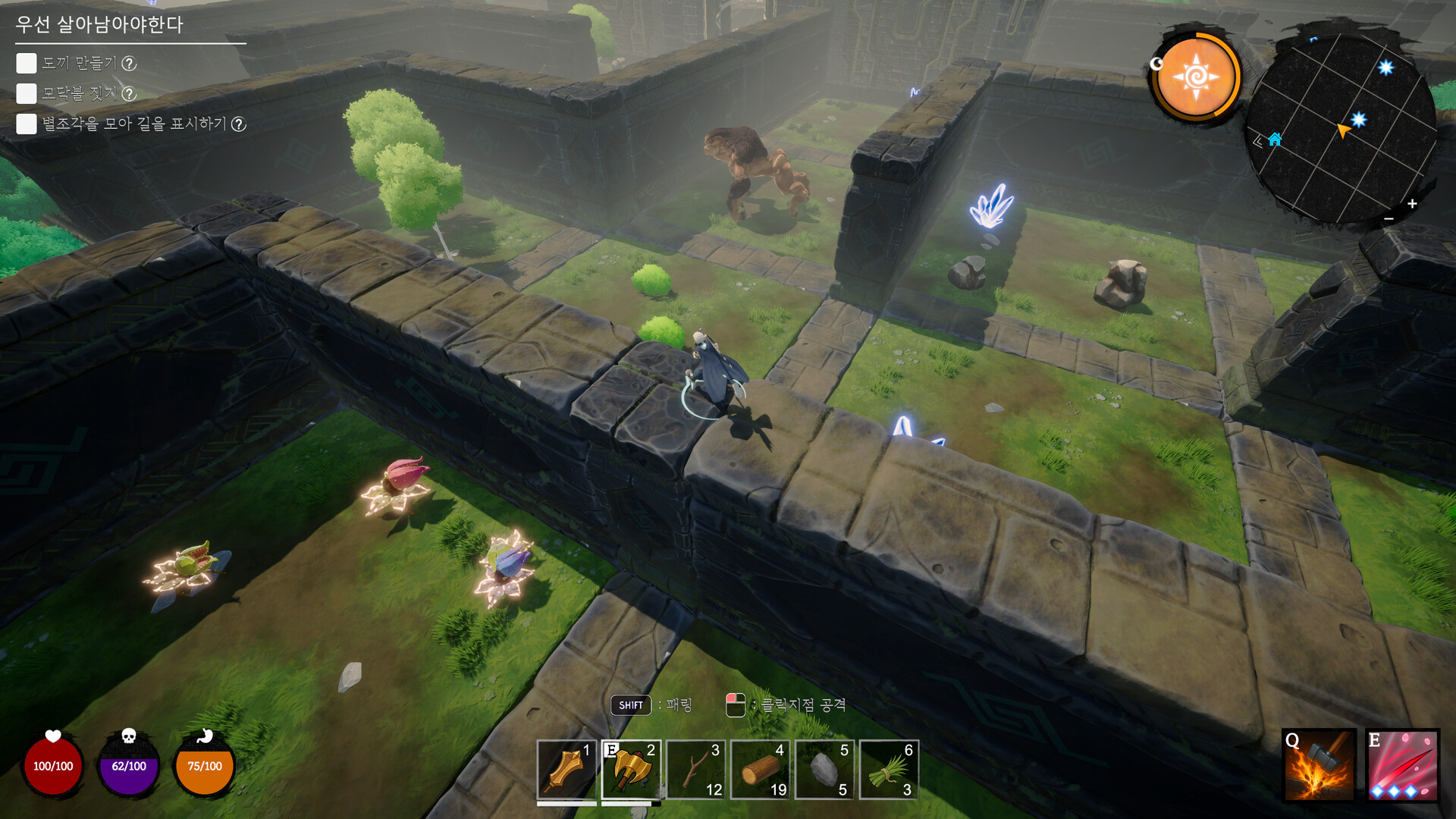Click the blue home marker on the minimap
The height and width of the screenshot is (819, 1456).
pyautogui.click(x=1276, y=140)
